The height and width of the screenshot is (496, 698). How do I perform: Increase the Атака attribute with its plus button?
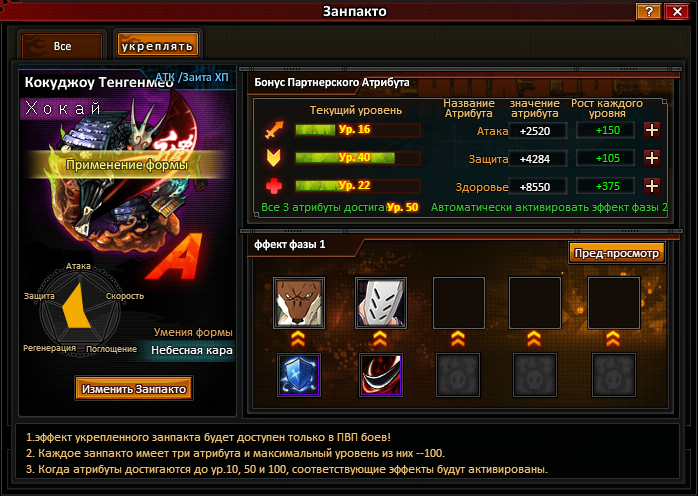[652, 130]
